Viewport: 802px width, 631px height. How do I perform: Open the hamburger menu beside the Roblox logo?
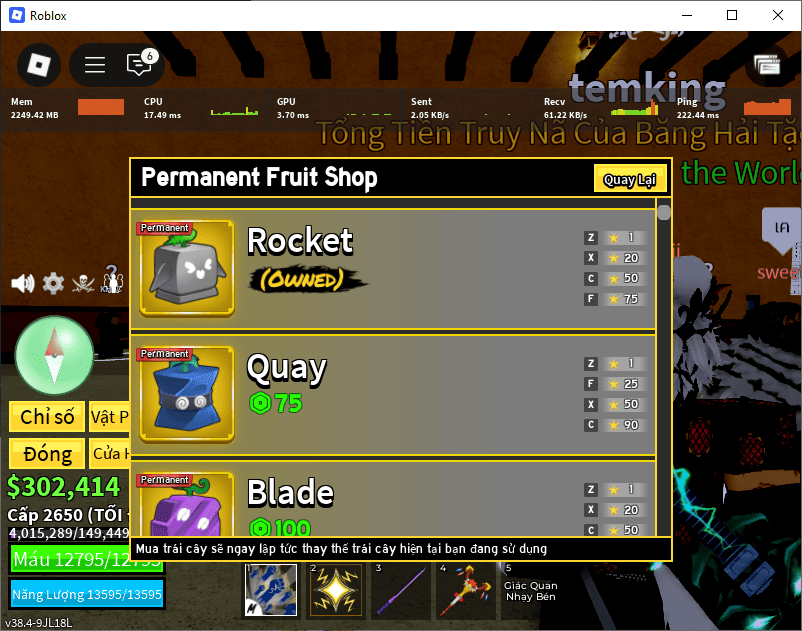coord(95,65)
